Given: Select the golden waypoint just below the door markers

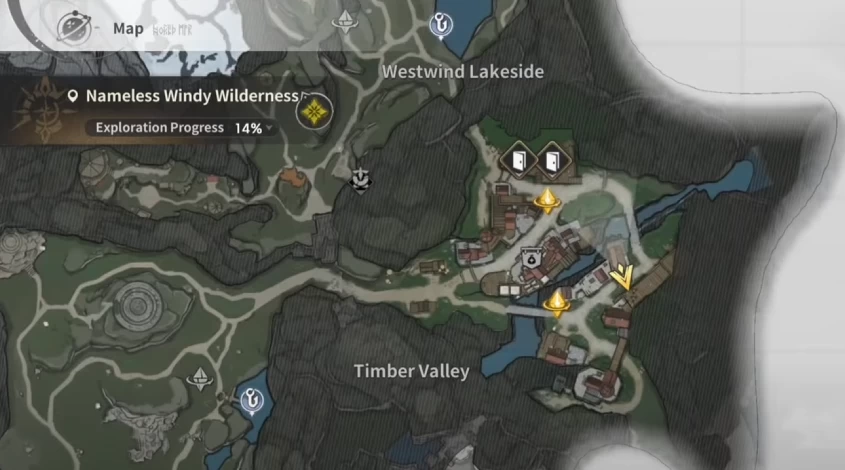Looking at the screenshot, I should pos(547,200).
